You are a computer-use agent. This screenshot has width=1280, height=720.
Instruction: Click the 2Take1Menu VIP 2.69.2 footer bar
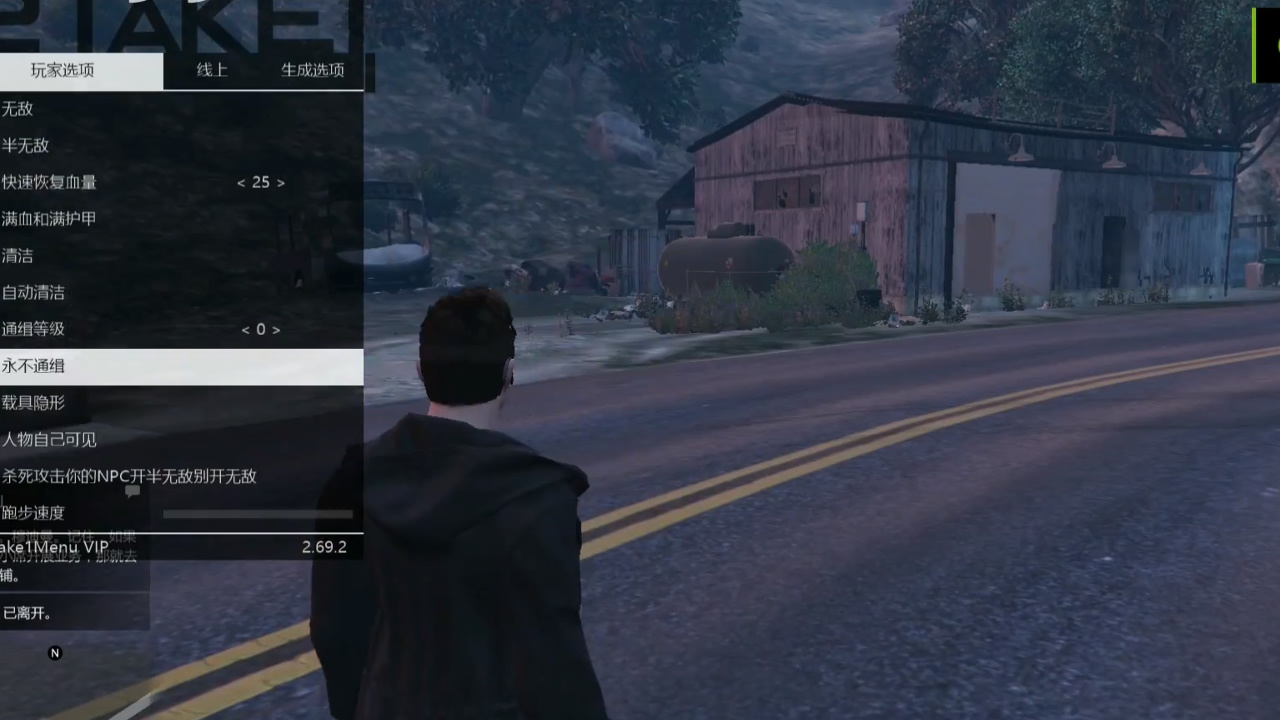(180, 547)
